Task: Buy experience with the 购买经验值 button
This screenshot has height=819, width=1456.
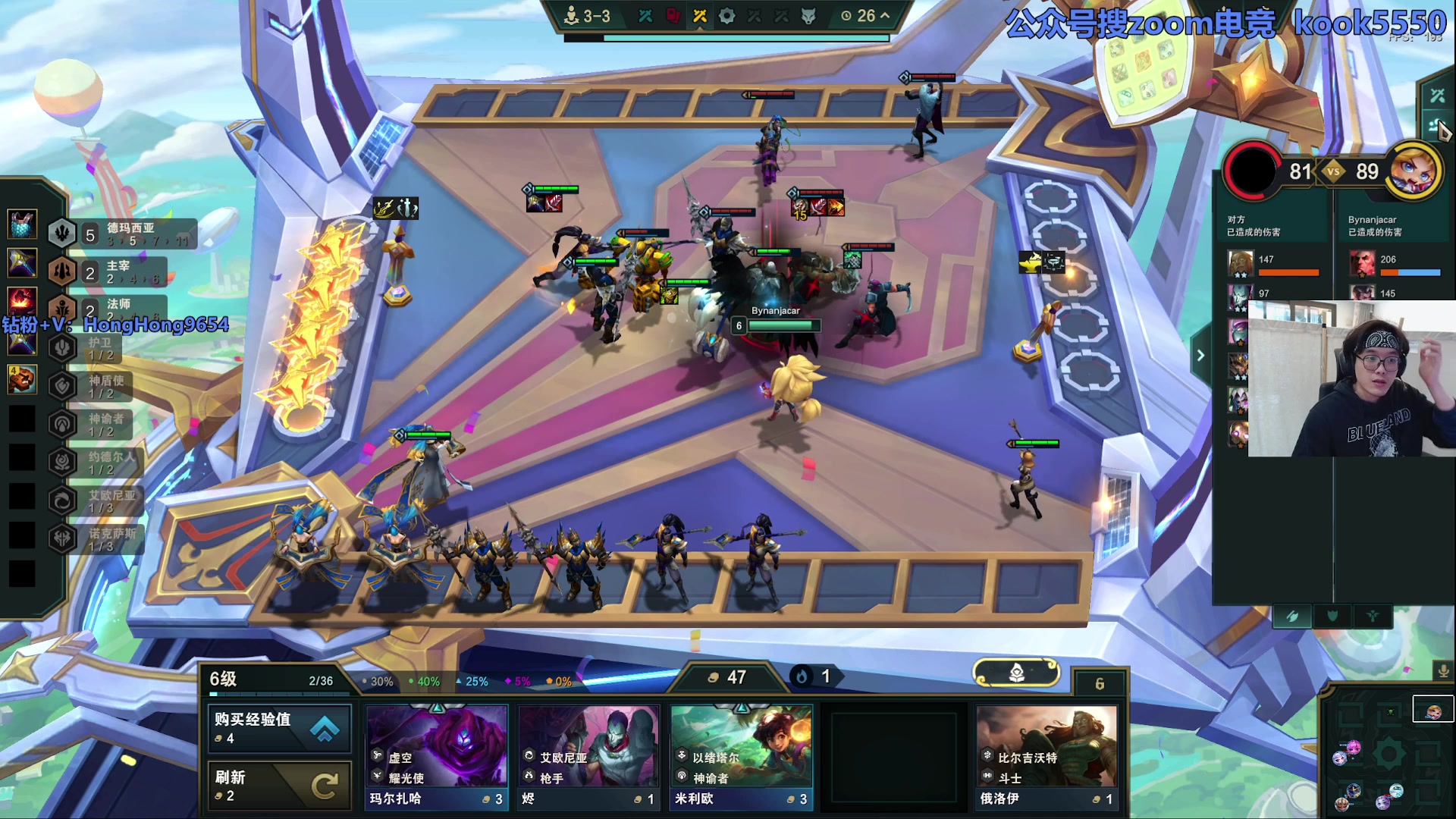Action: click(279, 728)
